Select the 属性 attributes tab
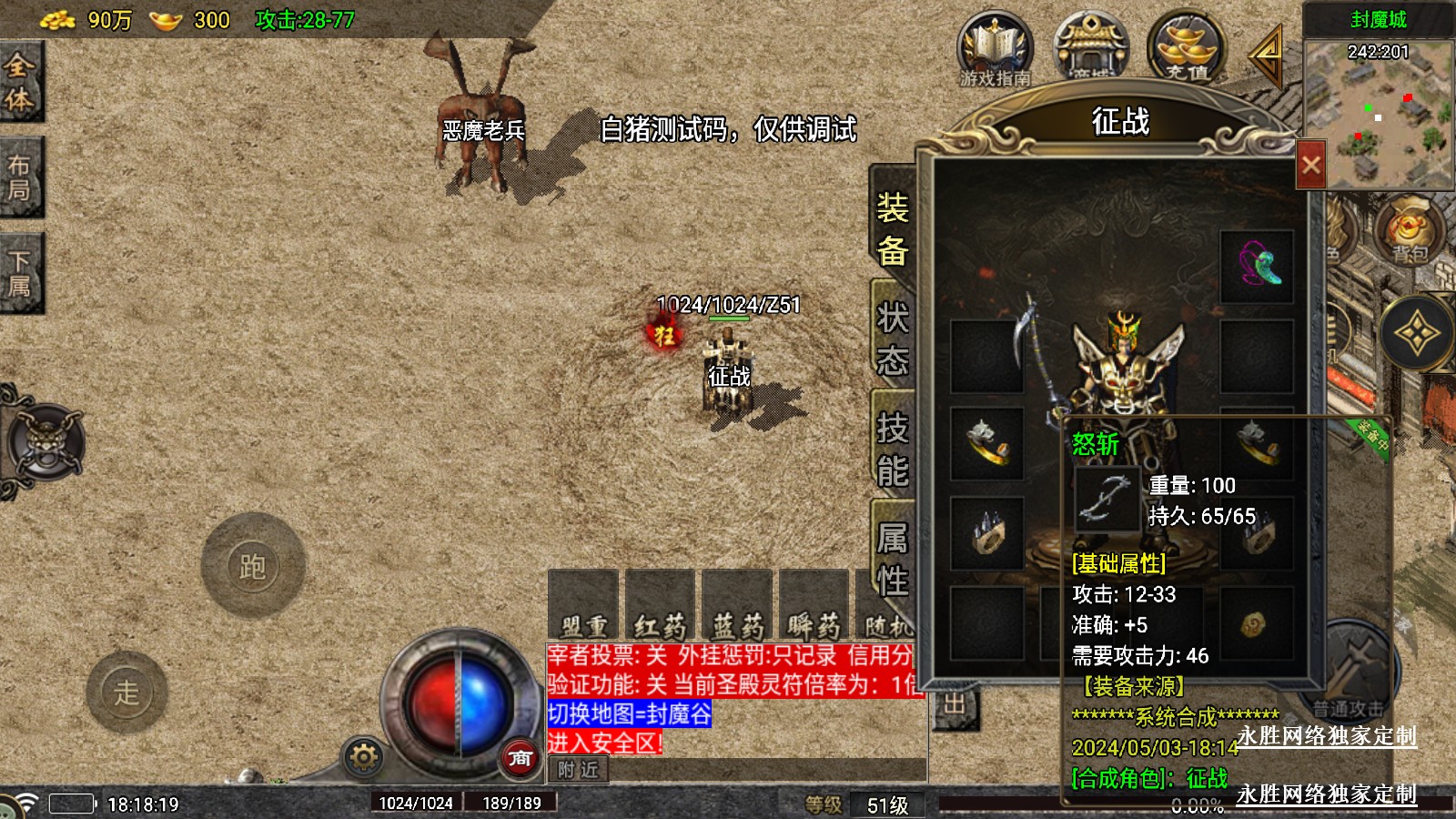The image size is (1456, 819). pyautogui.click(x=893, y=559)
